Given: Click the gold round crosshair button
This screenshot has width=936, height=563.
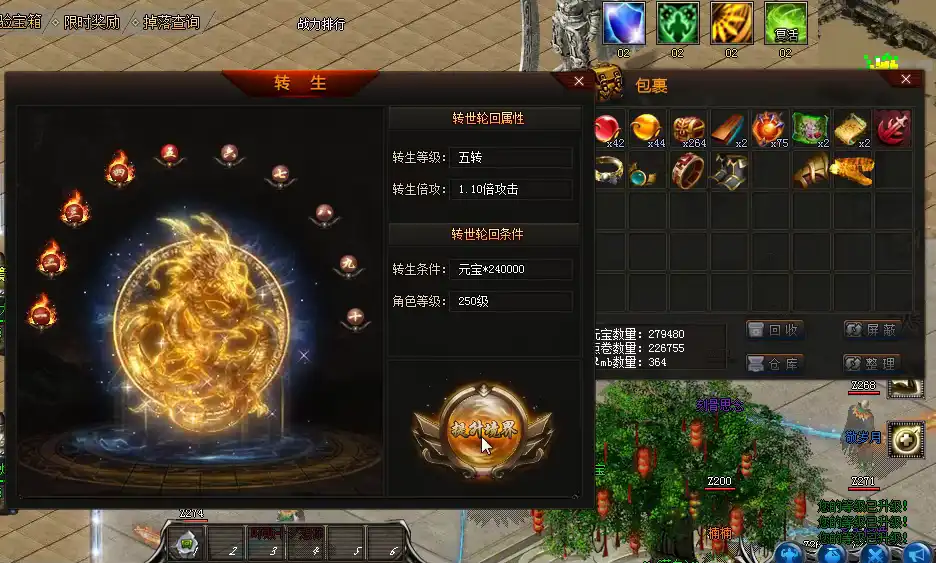Looking at the screenshot, I should (x=905, y=440).
